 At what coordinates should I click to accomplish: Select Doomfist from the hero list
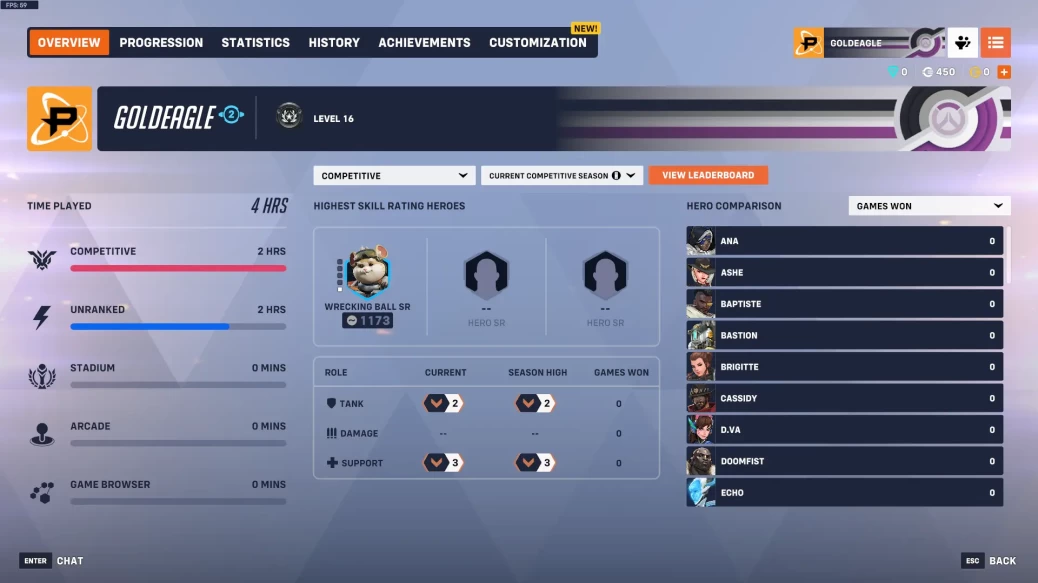pos(844,461)
